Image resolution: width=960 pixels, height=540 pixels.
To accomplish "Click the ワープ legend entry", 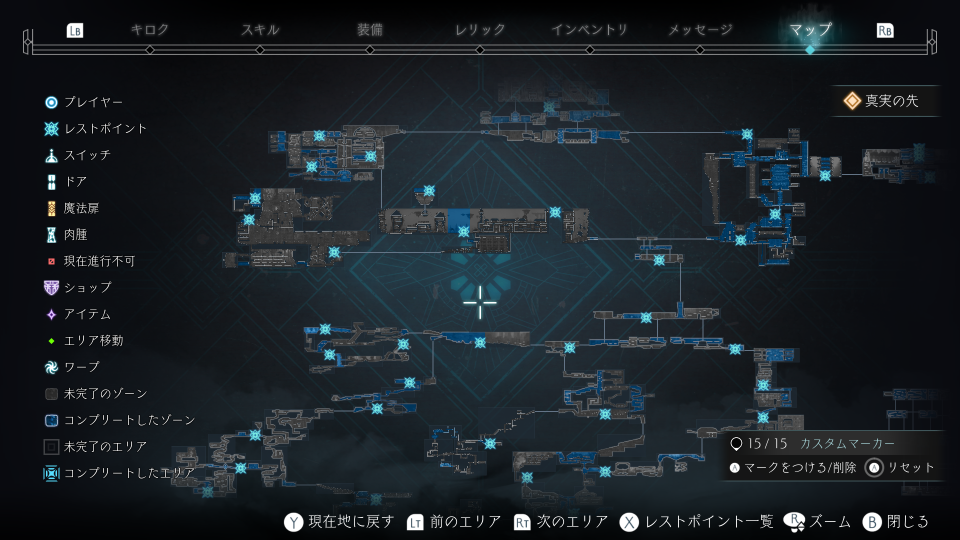I will (81, 368).
